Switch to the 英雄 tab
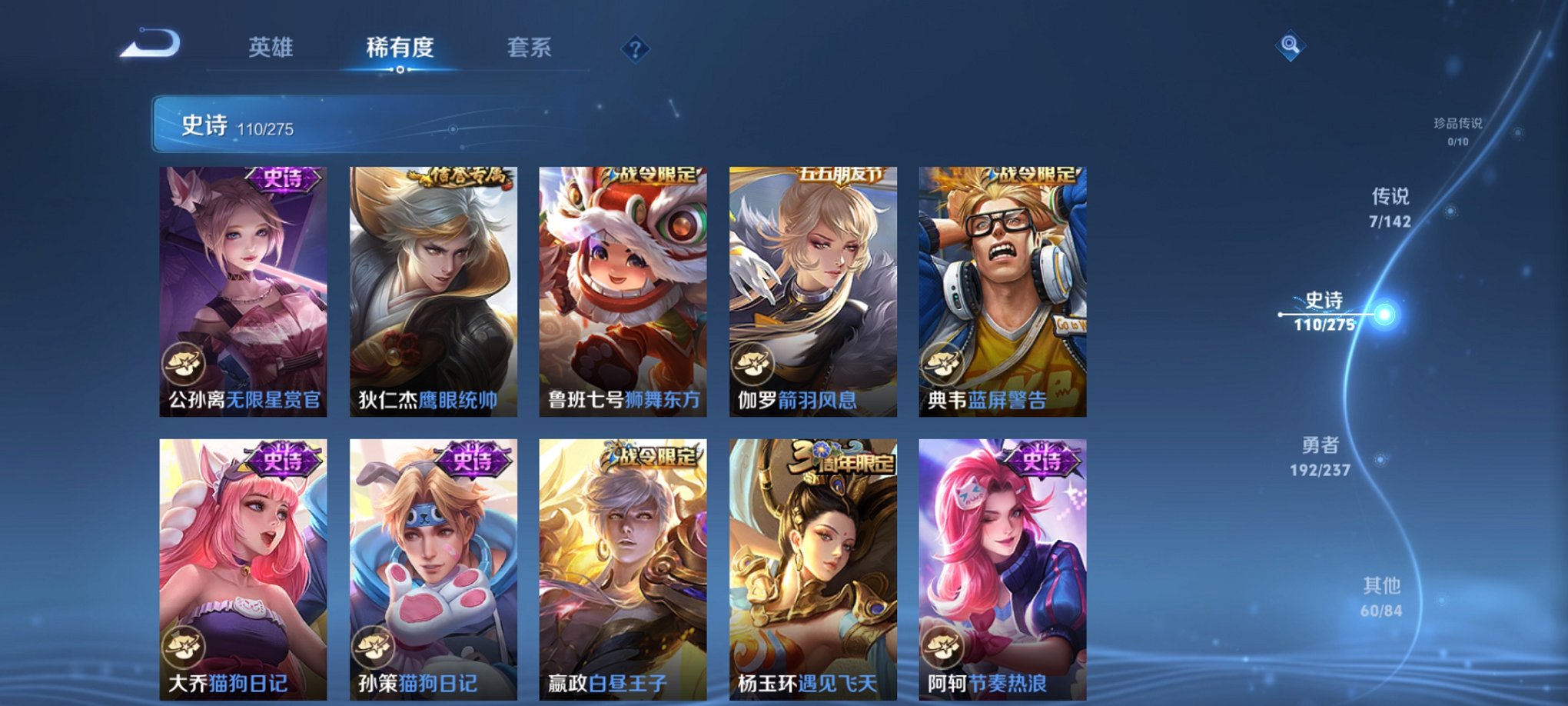This screenshot has width=1568, height=706. [271, 48]
